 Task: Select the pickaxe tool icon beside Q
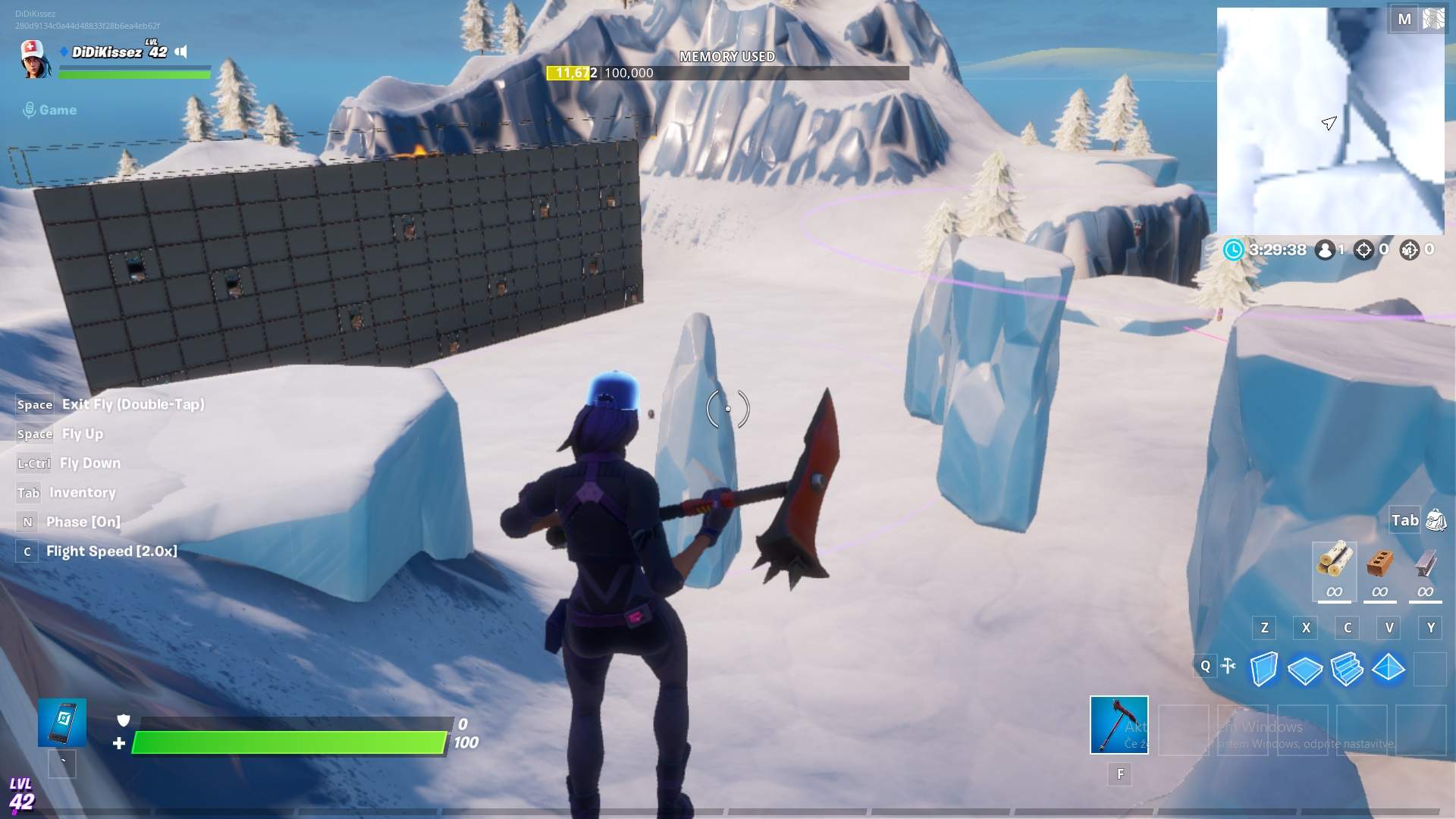pos(1229,666)
